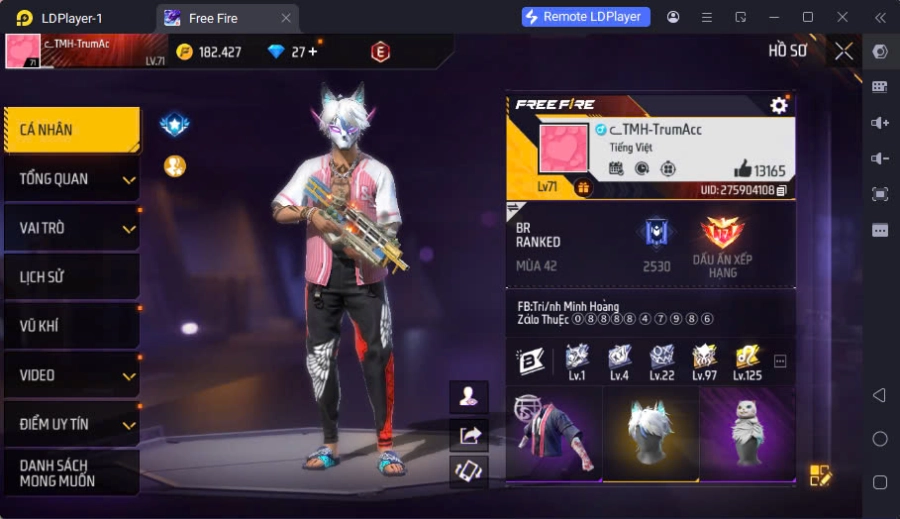Open the edit showcase pencil icon

click(x=820, y=475)
